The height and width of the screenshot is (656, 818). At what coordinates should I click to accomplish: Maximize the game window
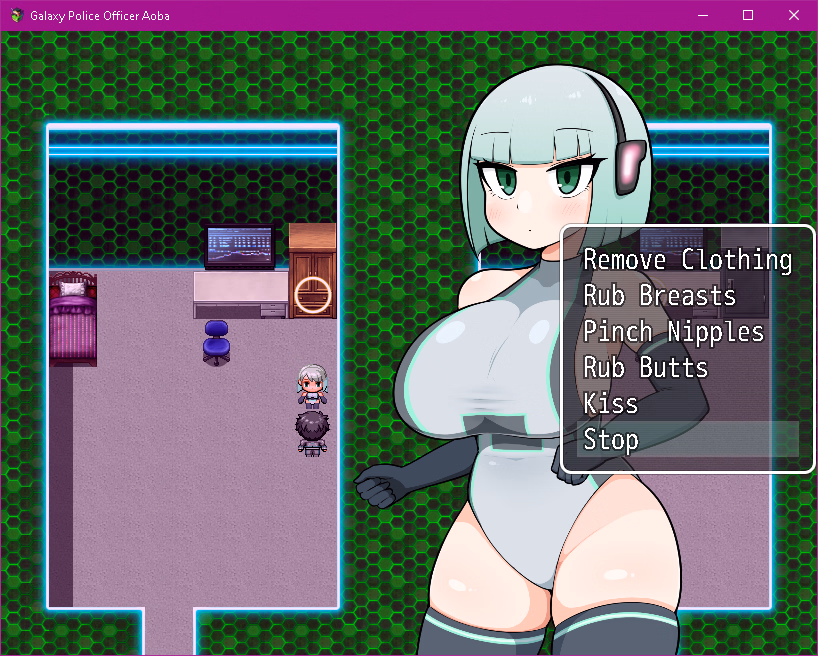(748, 15)
